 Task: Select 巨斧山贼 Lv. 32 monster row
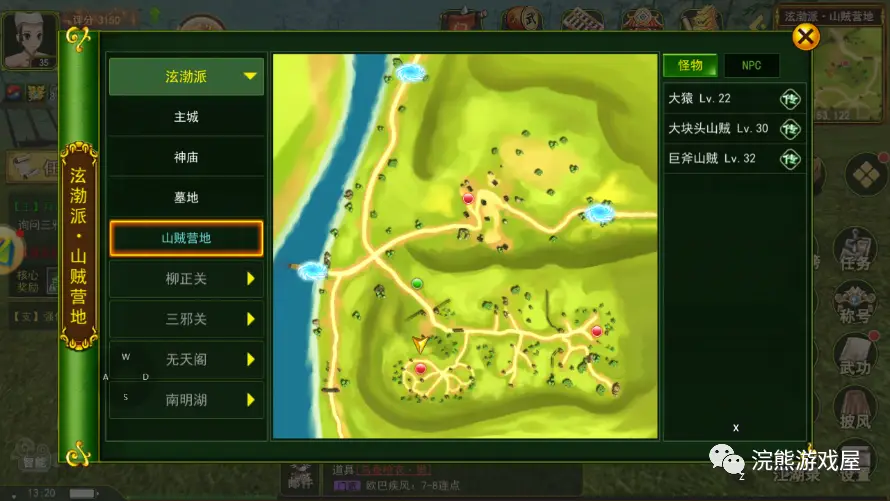(x=734, y=159)
